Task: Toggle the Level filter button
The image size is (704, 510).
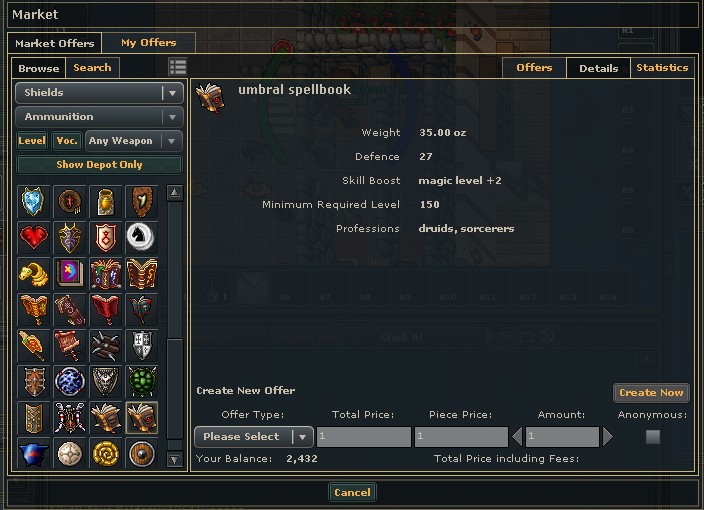Action: point(32,141)
